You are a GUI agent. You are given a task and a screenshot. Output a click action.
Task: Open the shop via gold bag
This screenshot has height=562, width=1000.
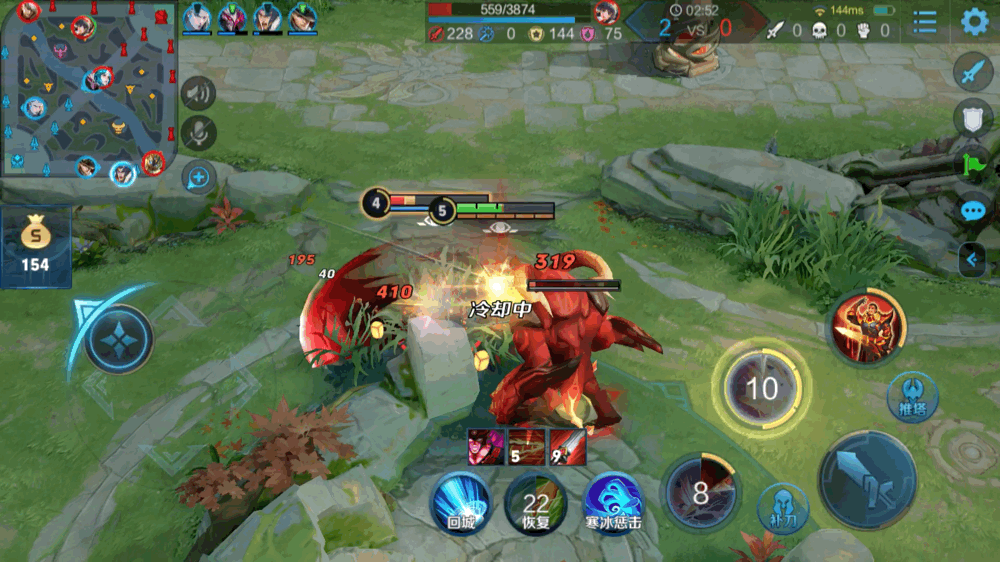(36, 246)
